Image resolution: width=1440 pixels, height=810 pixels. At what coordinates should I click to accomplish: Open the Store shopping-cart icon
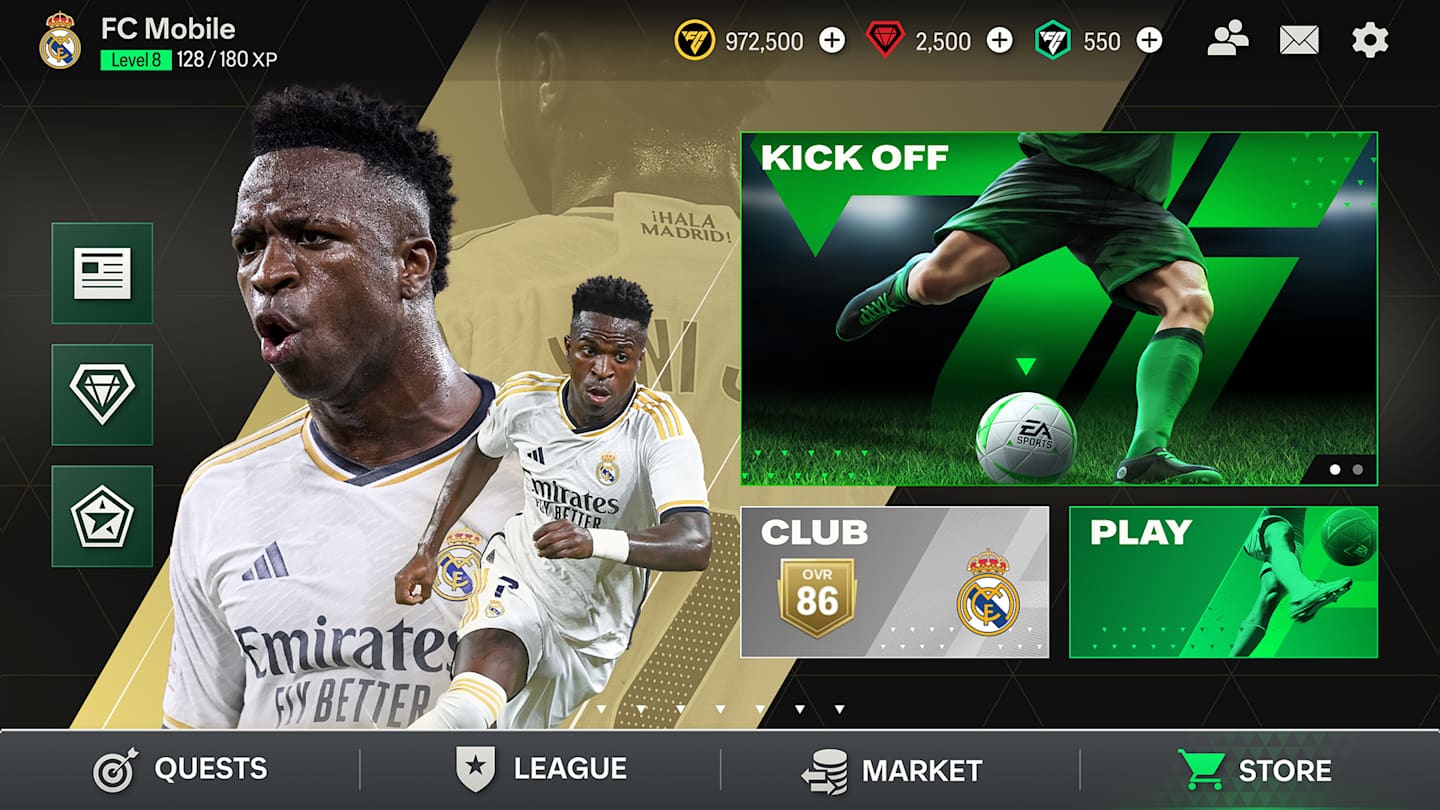pyautogui.click(x=1204, y=769)
